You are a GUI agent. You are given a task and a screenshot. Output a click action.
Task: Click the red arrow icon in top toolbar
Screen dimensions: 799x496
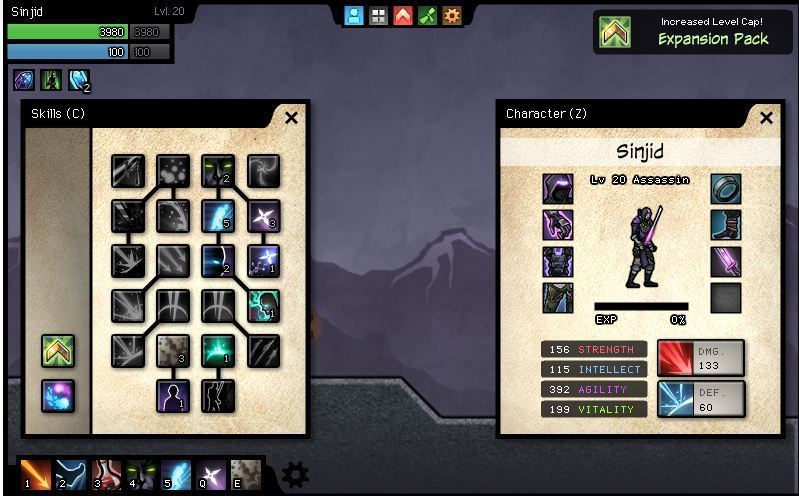[403, 16]
